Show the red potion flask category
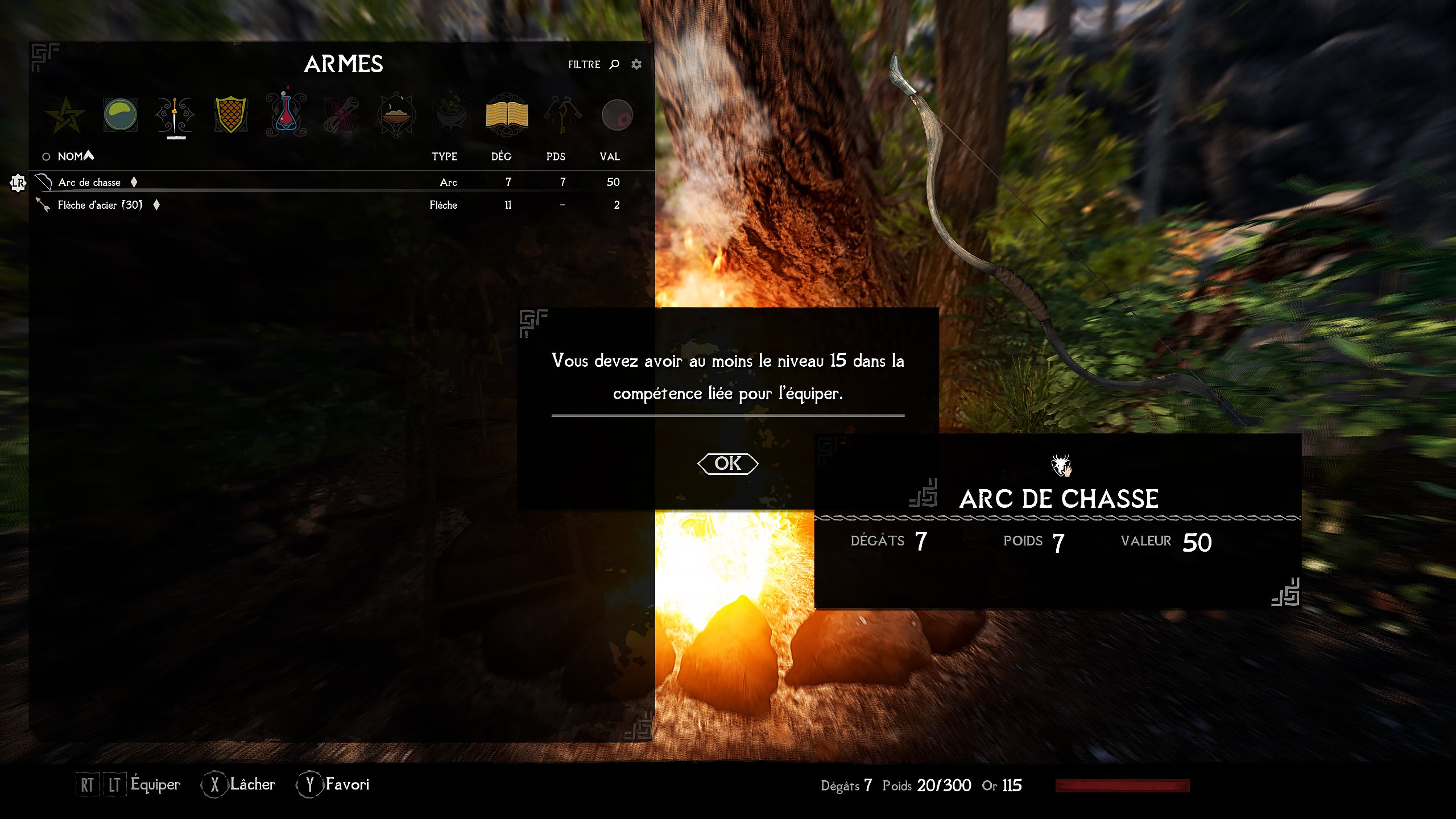The width and height of the screenshot is (1456, 819). [286, 115]
